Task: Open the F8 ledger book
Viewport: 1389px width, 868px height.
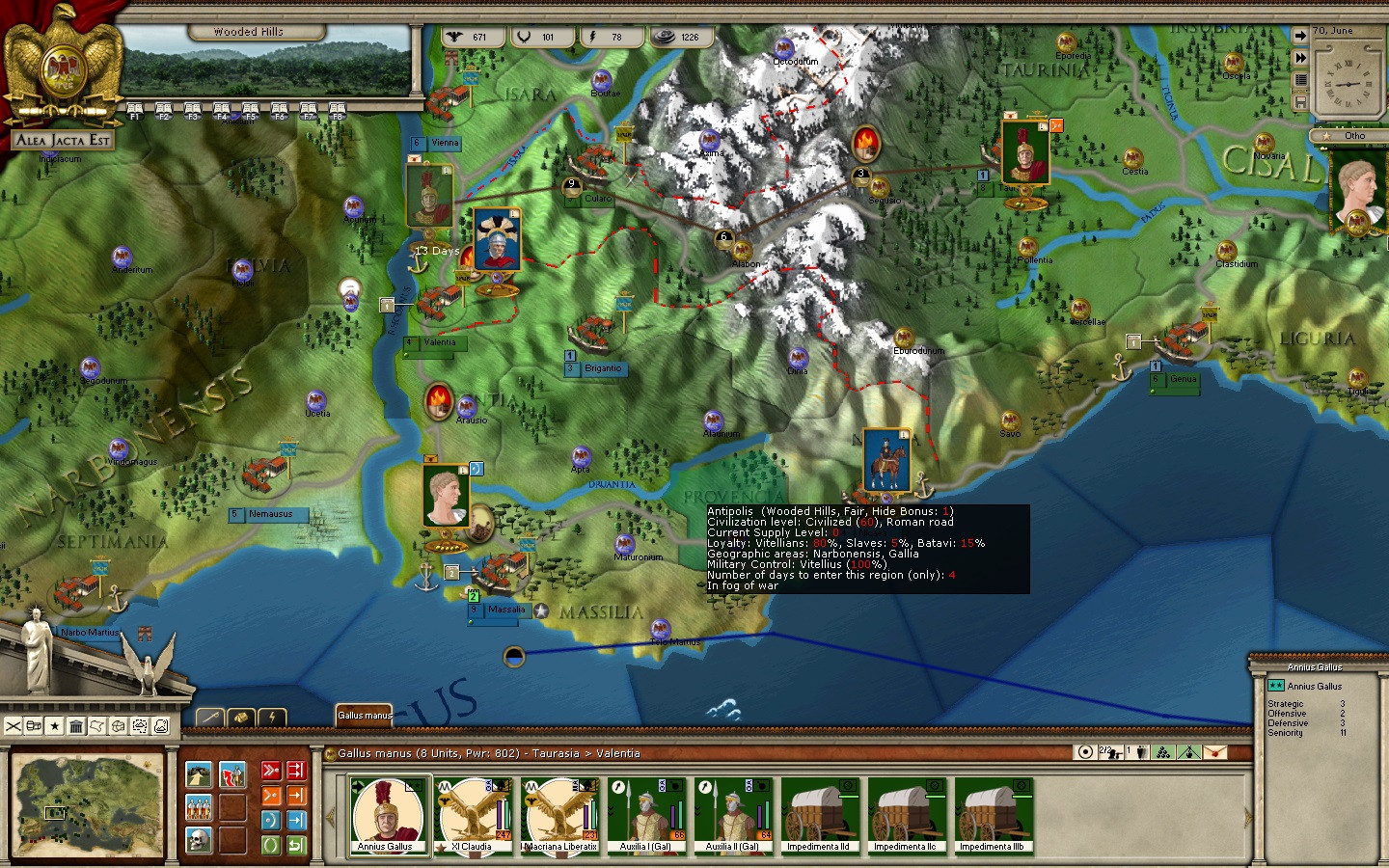Action: [x=337, y=110]
